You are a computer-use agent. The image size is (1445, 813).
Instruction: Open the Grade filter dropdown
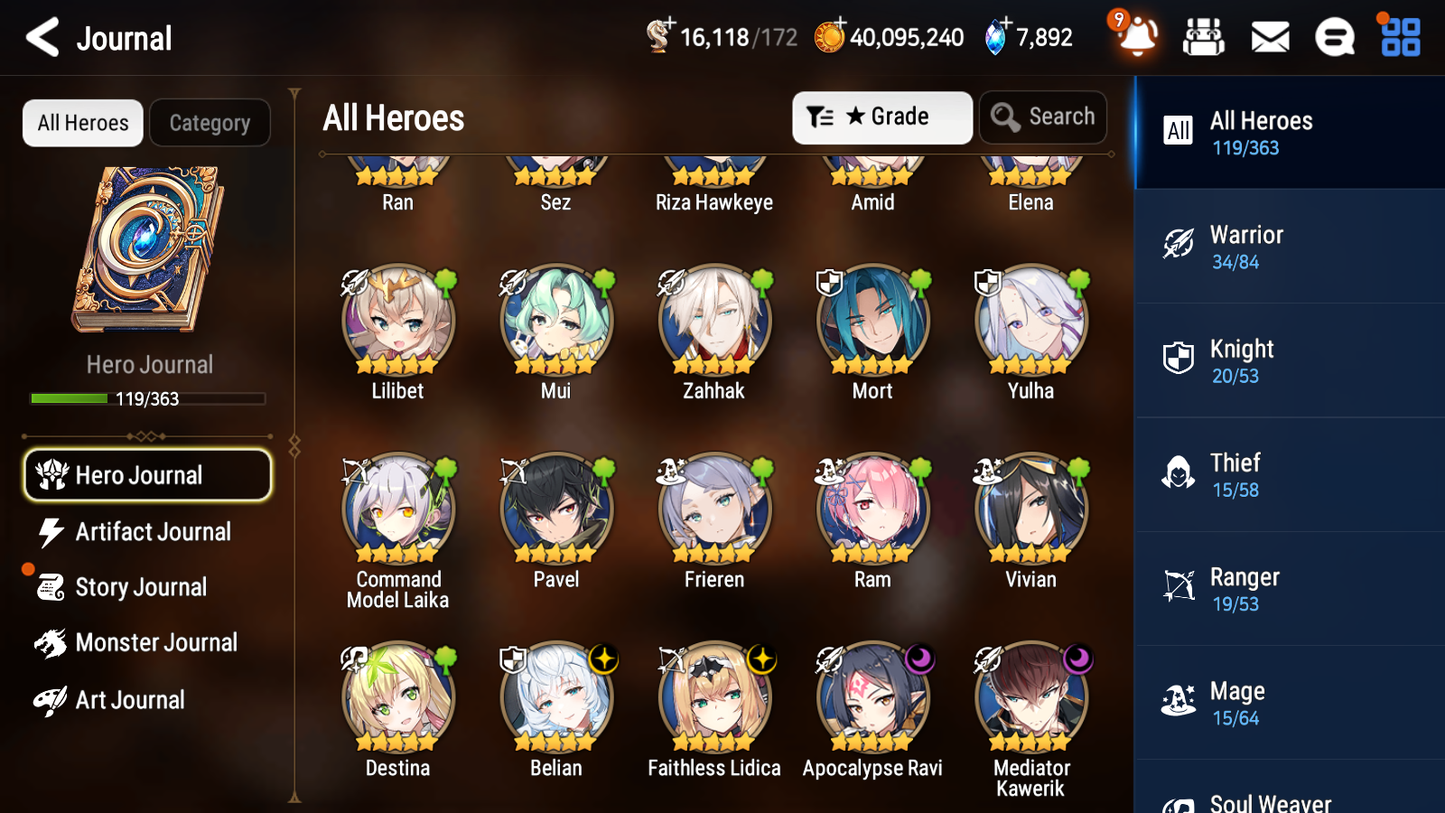pos(882,117)
